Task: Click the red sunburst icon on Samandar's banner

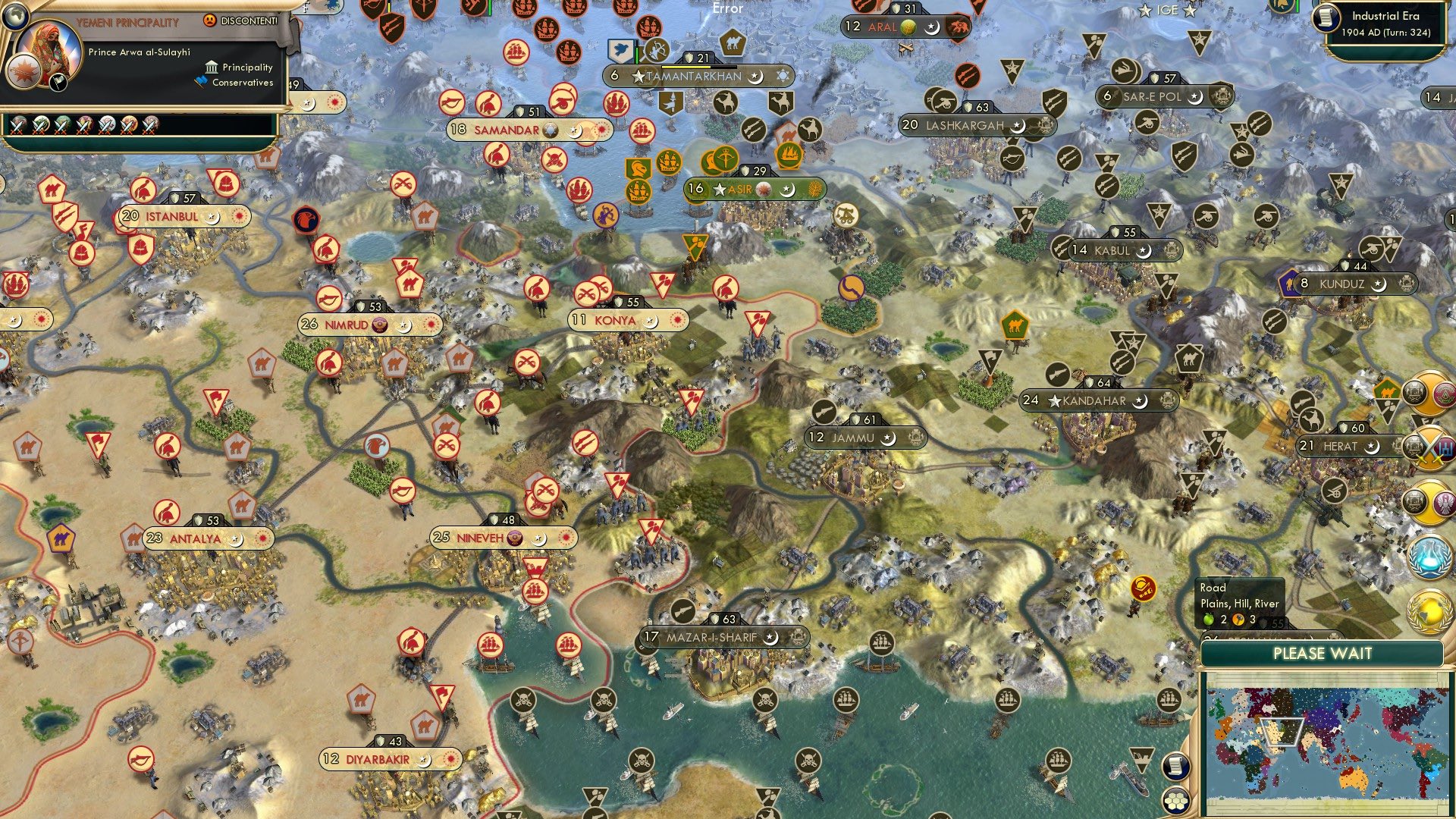Action: coord(599,130)
